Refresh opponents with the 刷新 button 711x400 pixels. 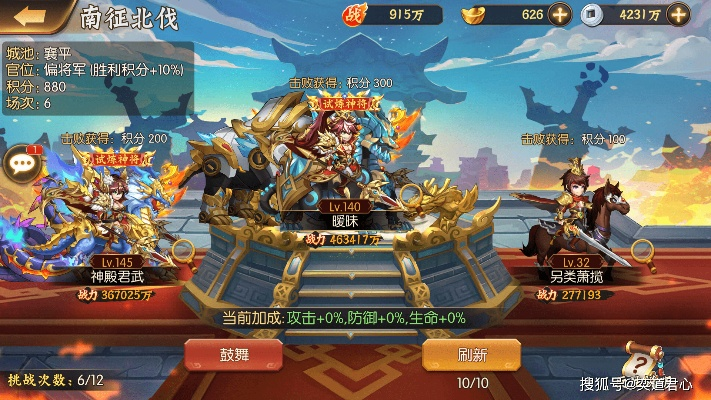[x=472, y=354]
